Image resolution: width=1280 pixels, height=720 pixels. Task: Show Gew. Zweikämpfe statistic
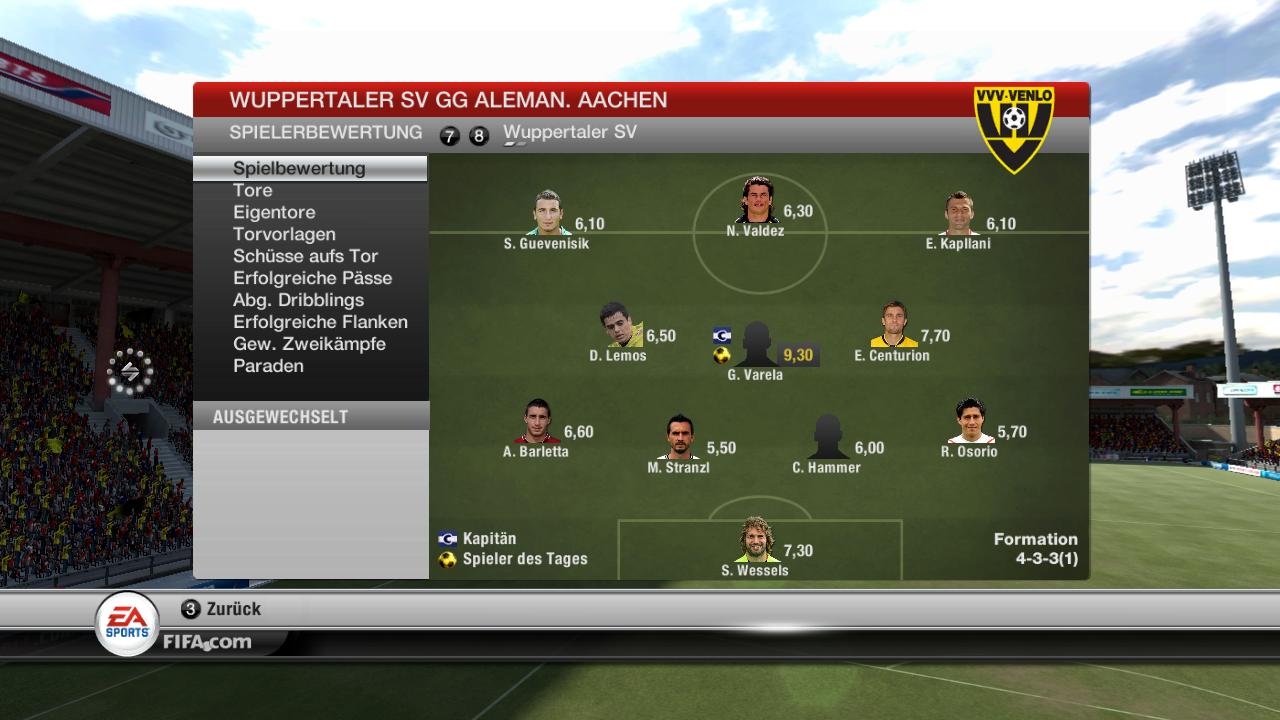pyautogui.click(x=309, y=344)
